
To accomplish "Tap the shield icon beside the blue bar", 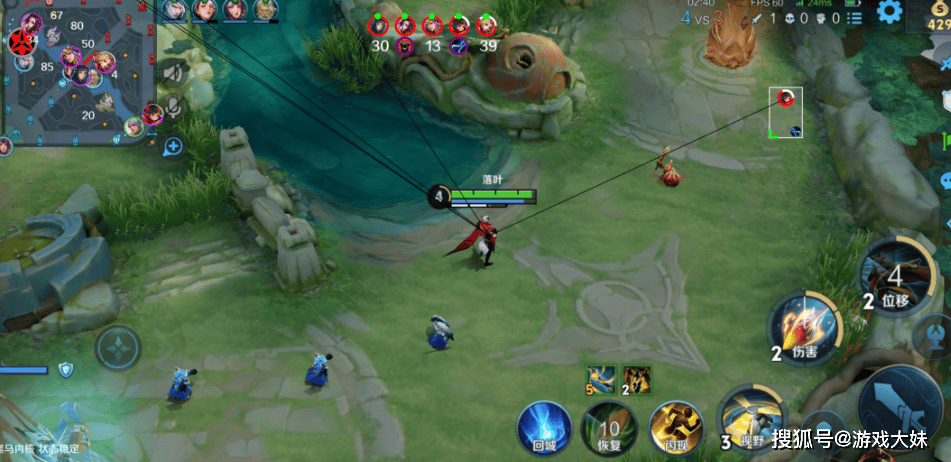I will (66, 370).
